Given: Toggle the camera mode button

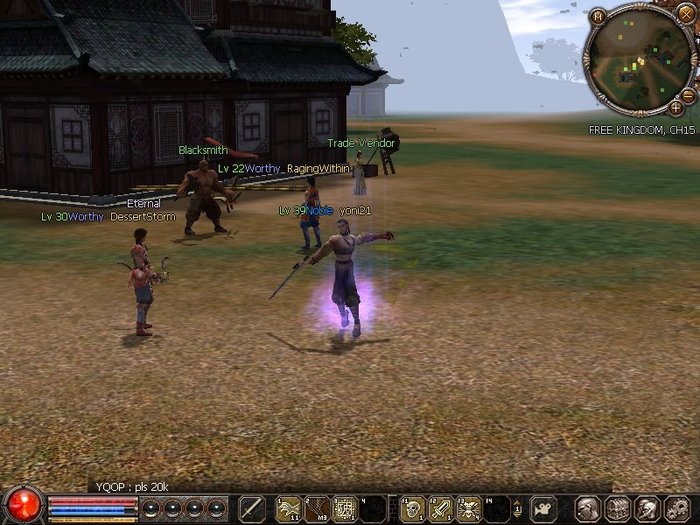Looking at the screenshot, I should coord(543,508).
